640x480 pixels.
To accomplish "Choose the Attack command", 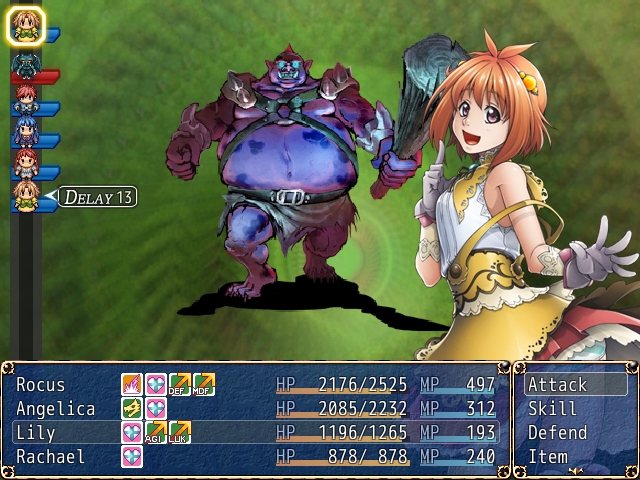I will (558, 385).
